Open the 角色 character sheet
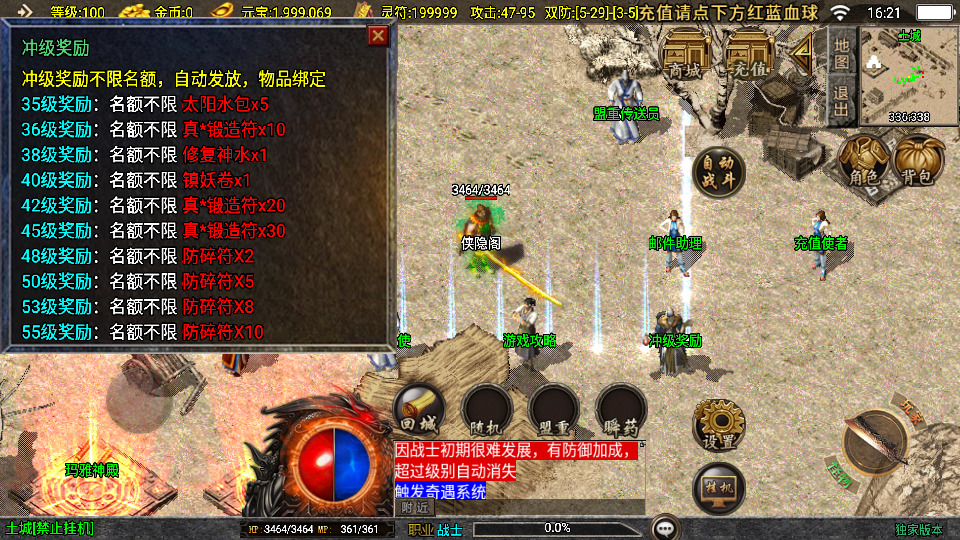The image size is (960, 540). tap(863, 160)
